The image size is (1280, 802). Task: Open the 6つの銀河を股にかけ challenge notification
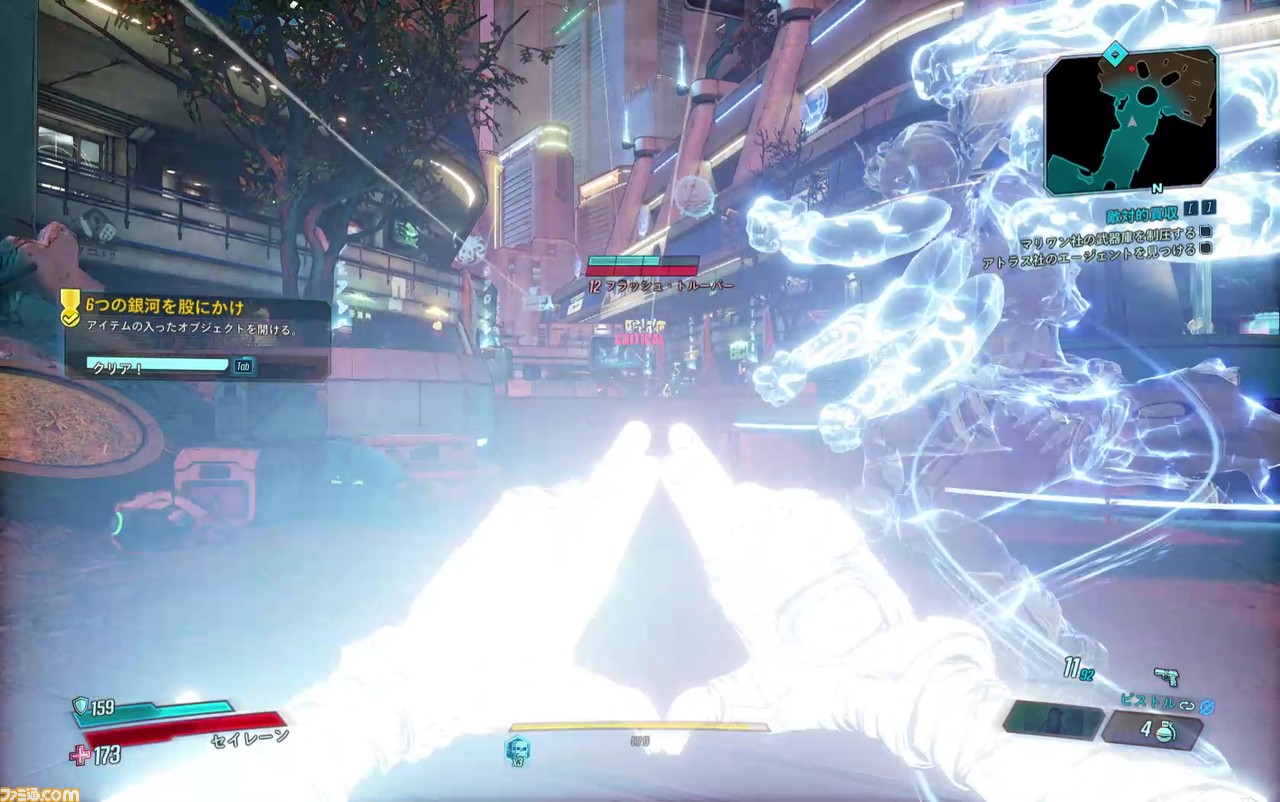[x=165, y=307]
